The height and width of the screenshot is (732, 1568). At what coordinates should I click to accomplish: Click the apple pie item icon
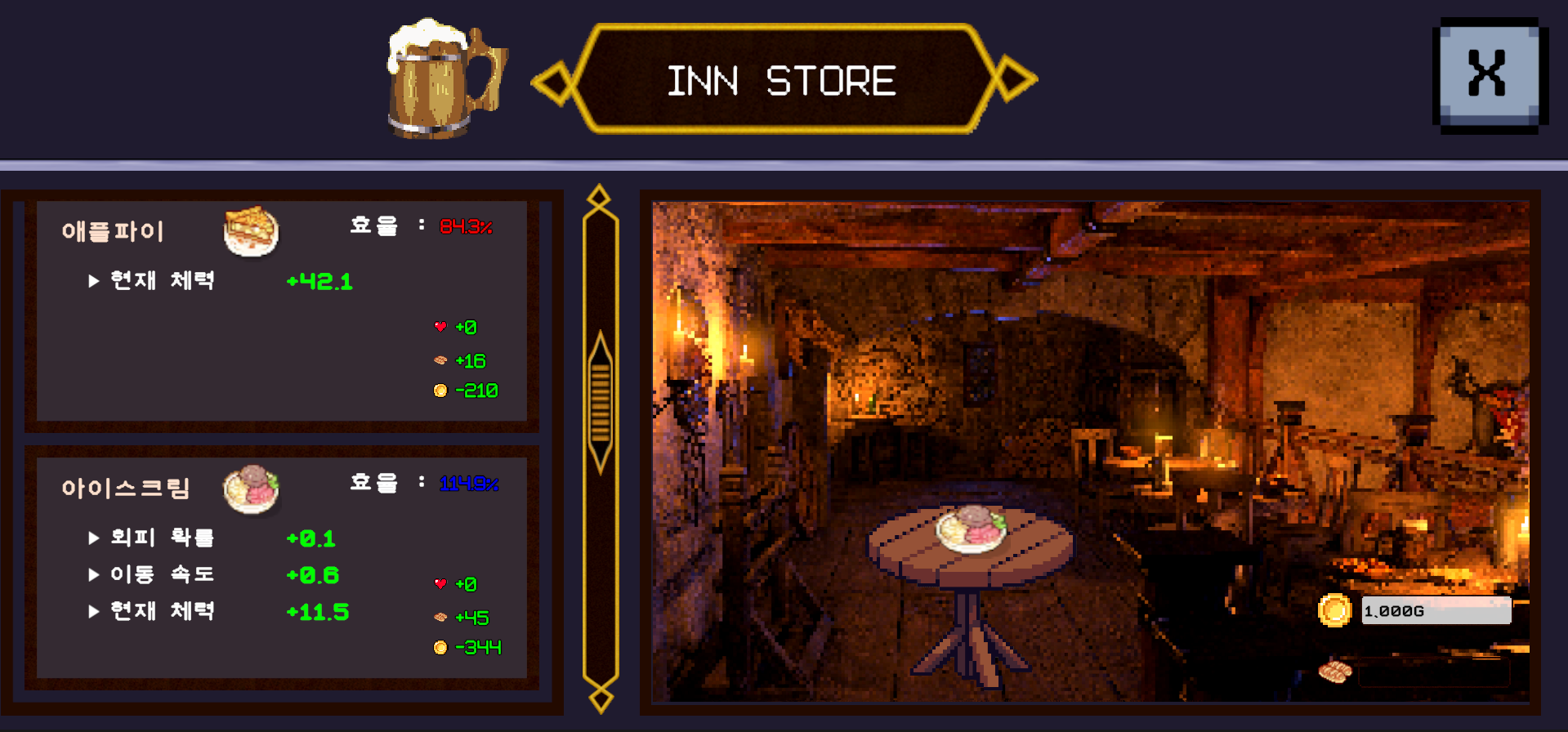252,232
